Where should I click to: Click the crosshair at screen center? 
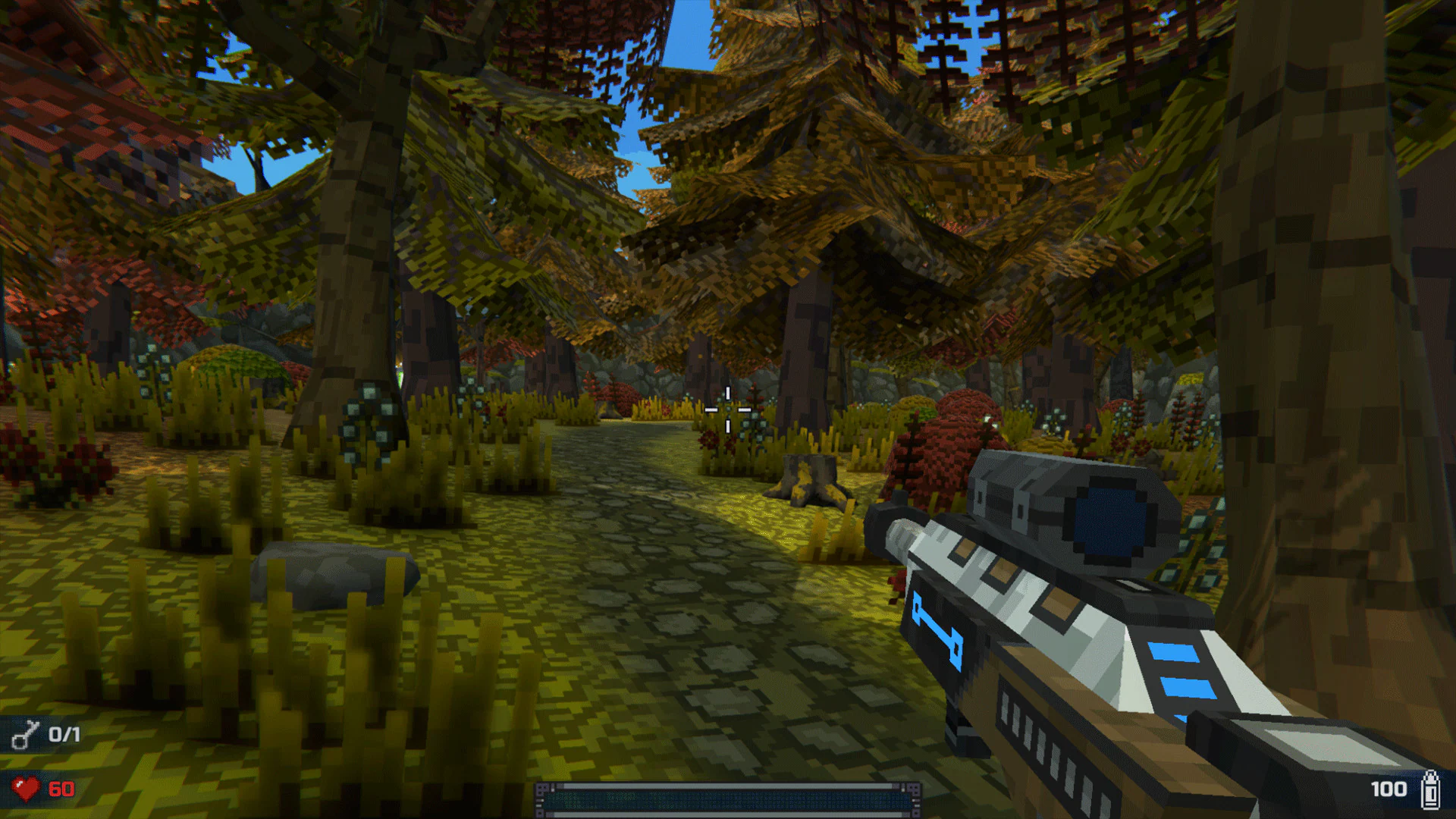(728, 409)
